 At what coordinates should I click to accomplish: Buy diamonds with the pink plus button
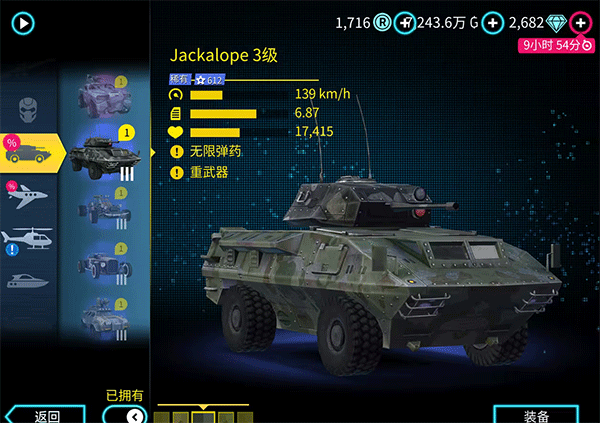(580, 22)
